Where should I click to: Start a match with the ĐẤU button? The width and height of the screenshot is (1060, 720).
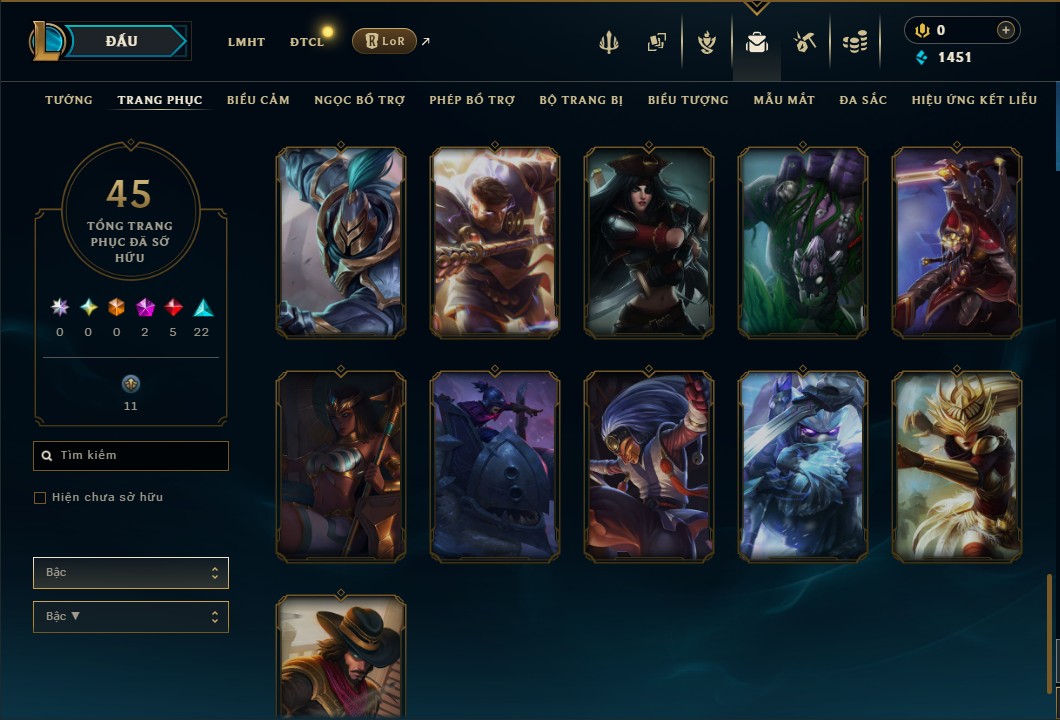(122, 41)
